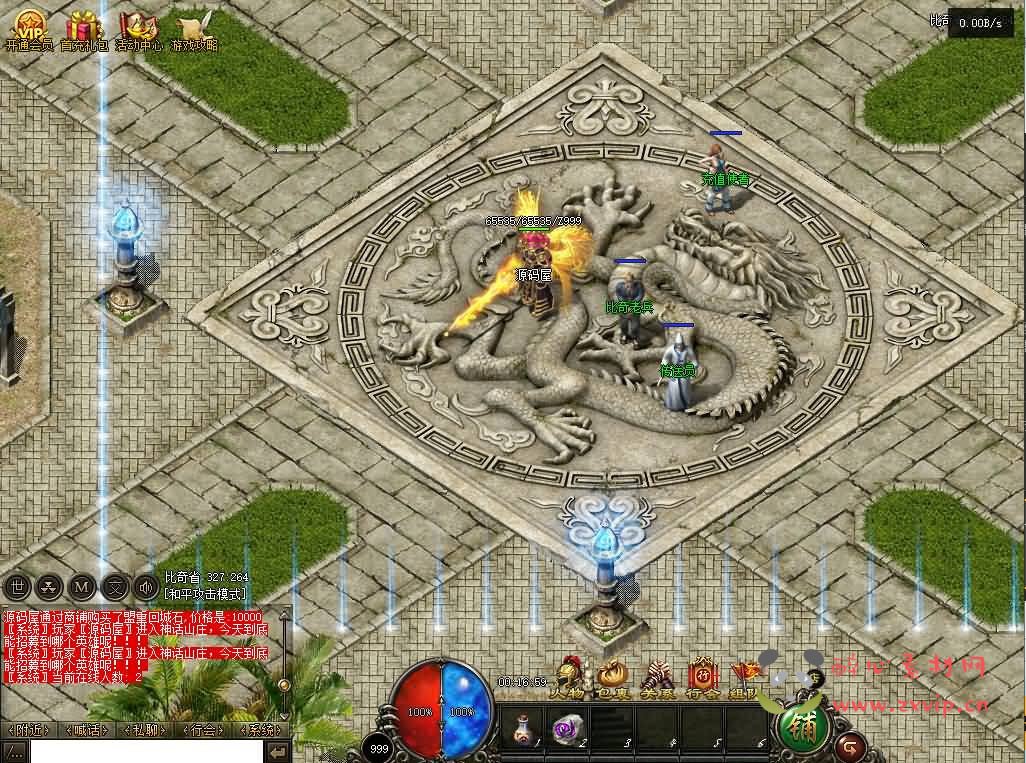Claim the first-recharge gift pack (首充礼包)
Image resolution: width=1026 pixels, height=763 pixels.
click(x=85, y=27)
